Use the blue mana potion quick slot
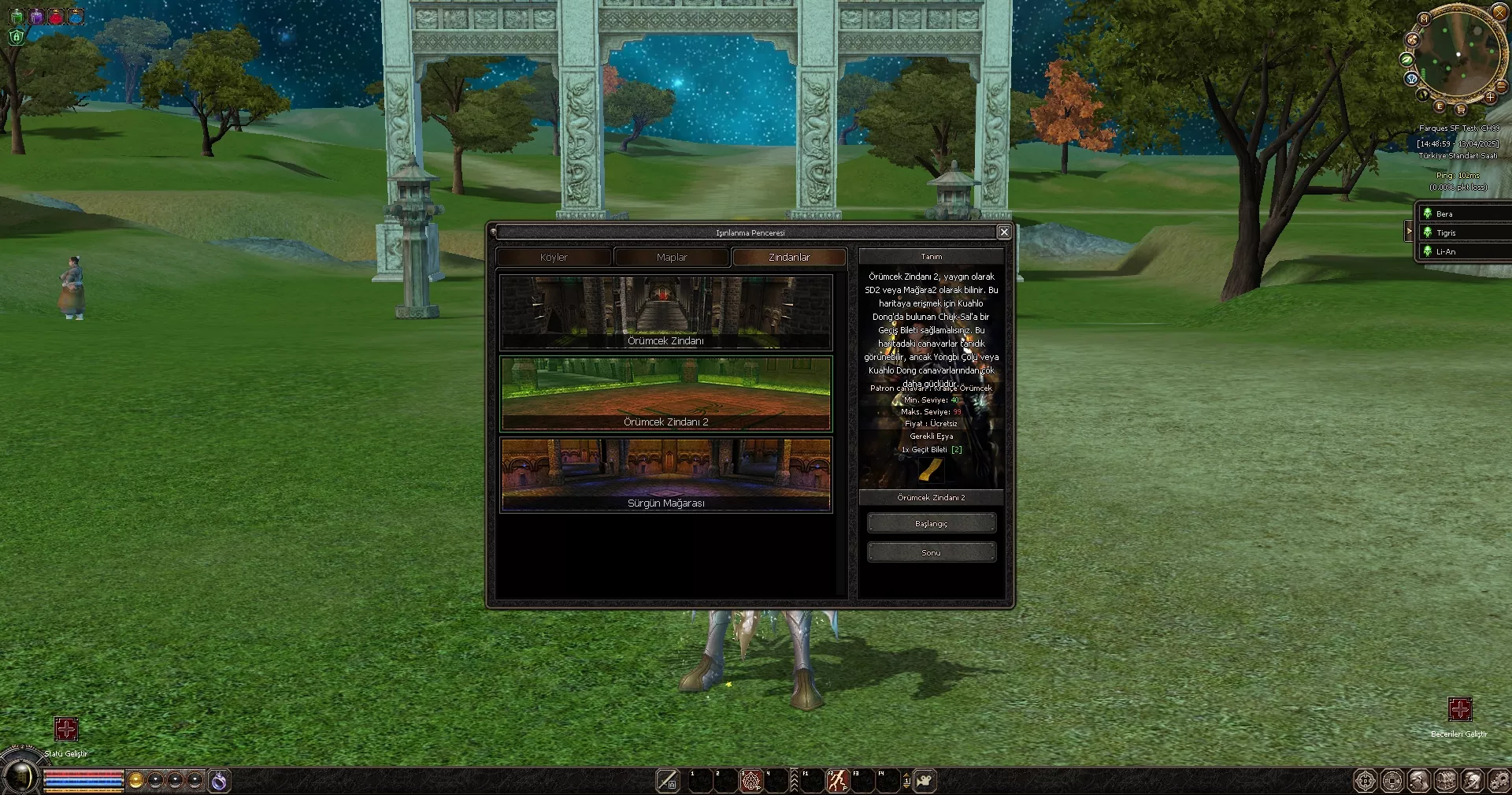Screen dimensions: 1512x795 click(76, 17)
